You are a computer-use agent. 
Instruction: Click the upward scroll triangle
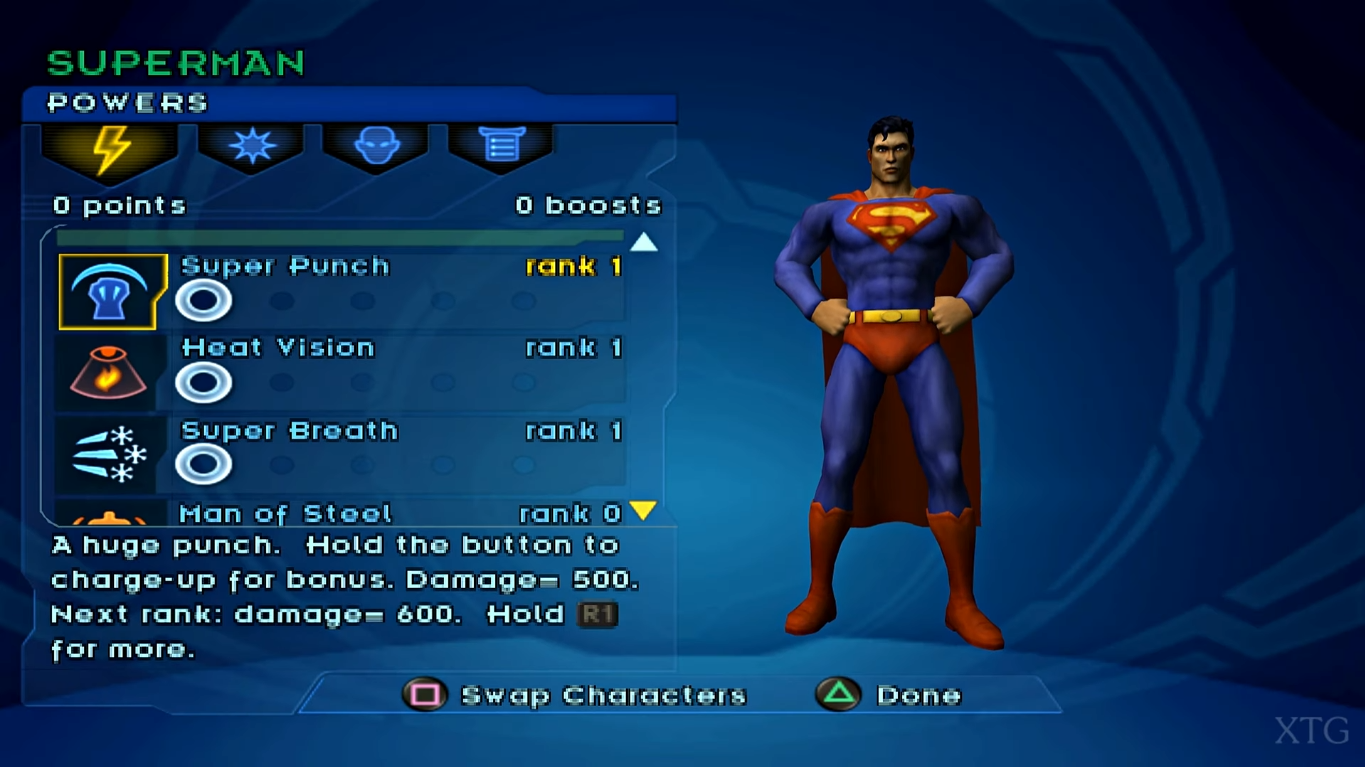click(x=643, y=241)
